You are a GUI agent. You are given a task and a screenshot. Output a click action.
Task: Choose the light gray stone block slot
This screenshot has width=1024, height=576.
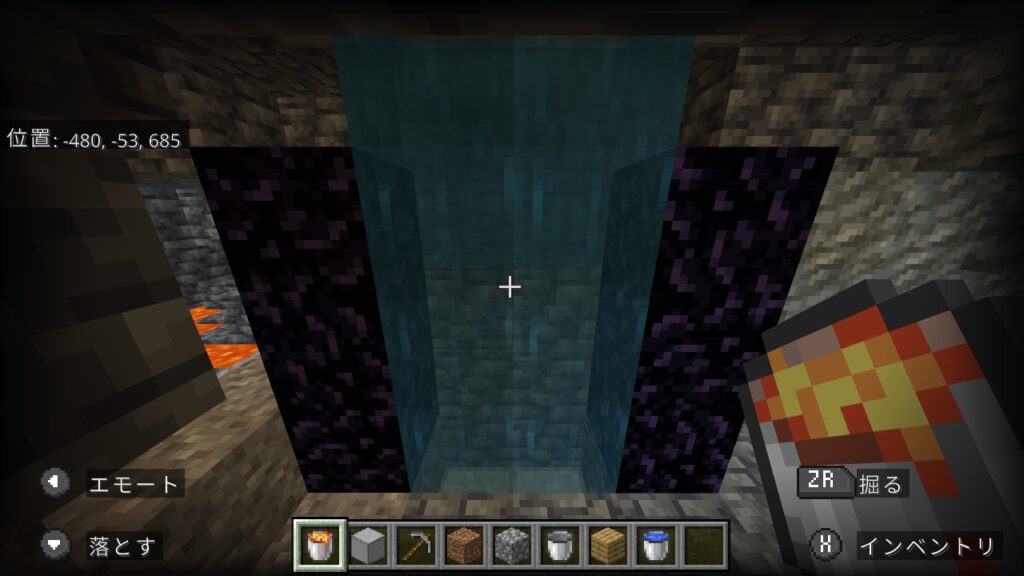pyautogui.click(x=369, y=545)
